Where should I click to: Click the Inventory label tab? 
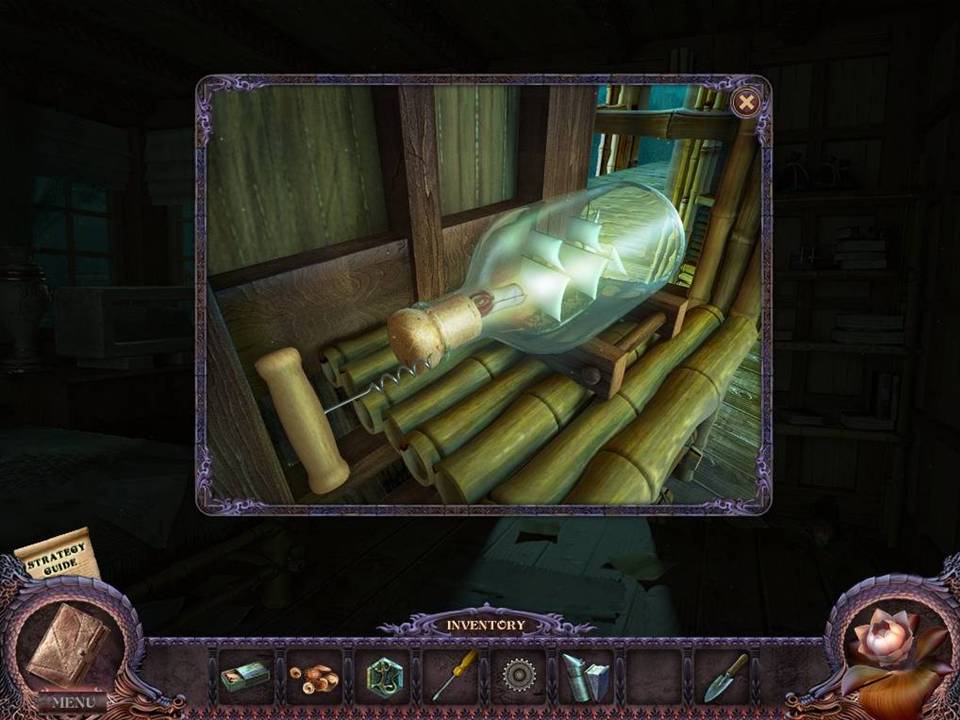tap(485, 626)
